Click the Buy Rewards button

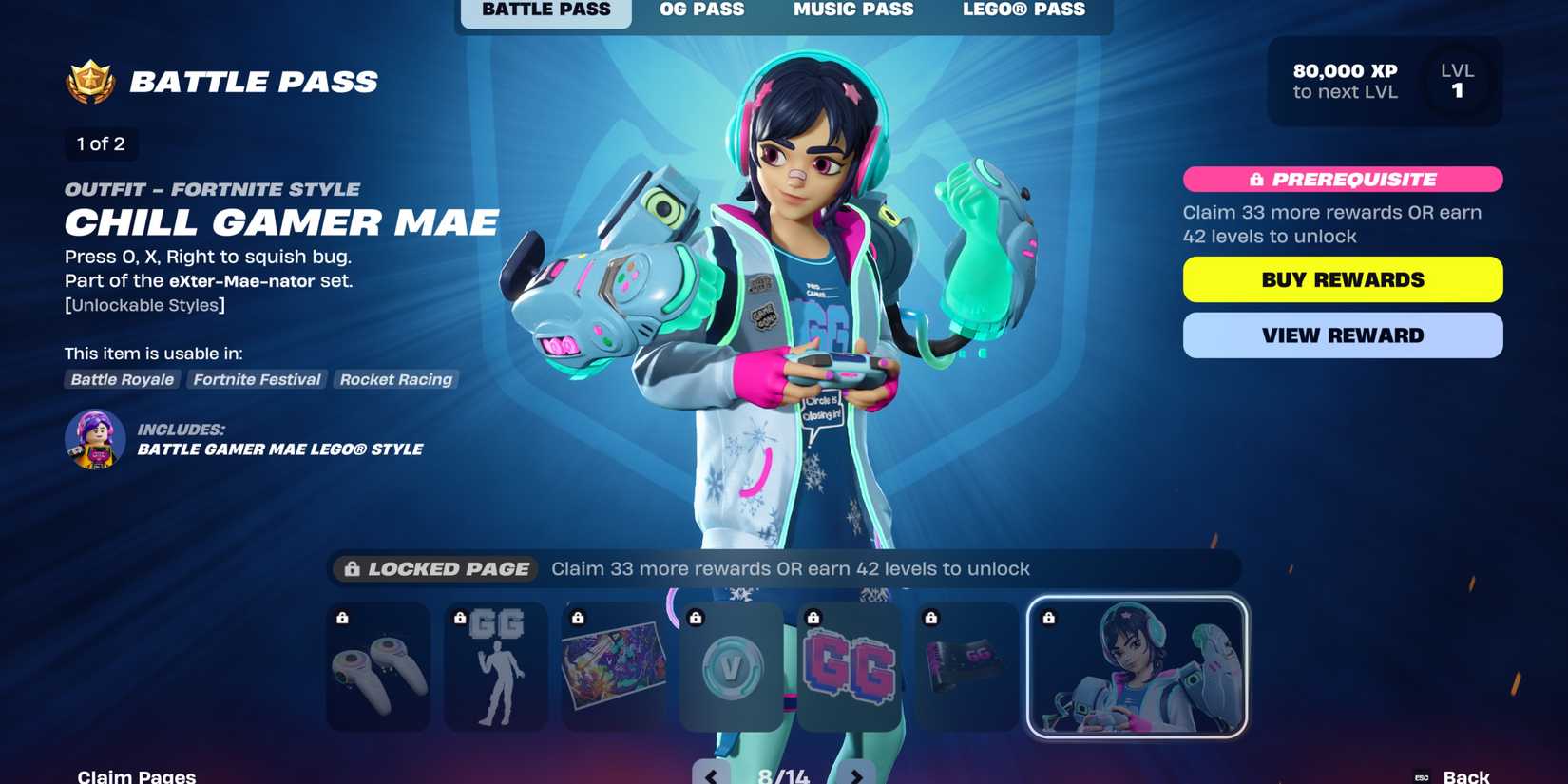coord(1342,278)
